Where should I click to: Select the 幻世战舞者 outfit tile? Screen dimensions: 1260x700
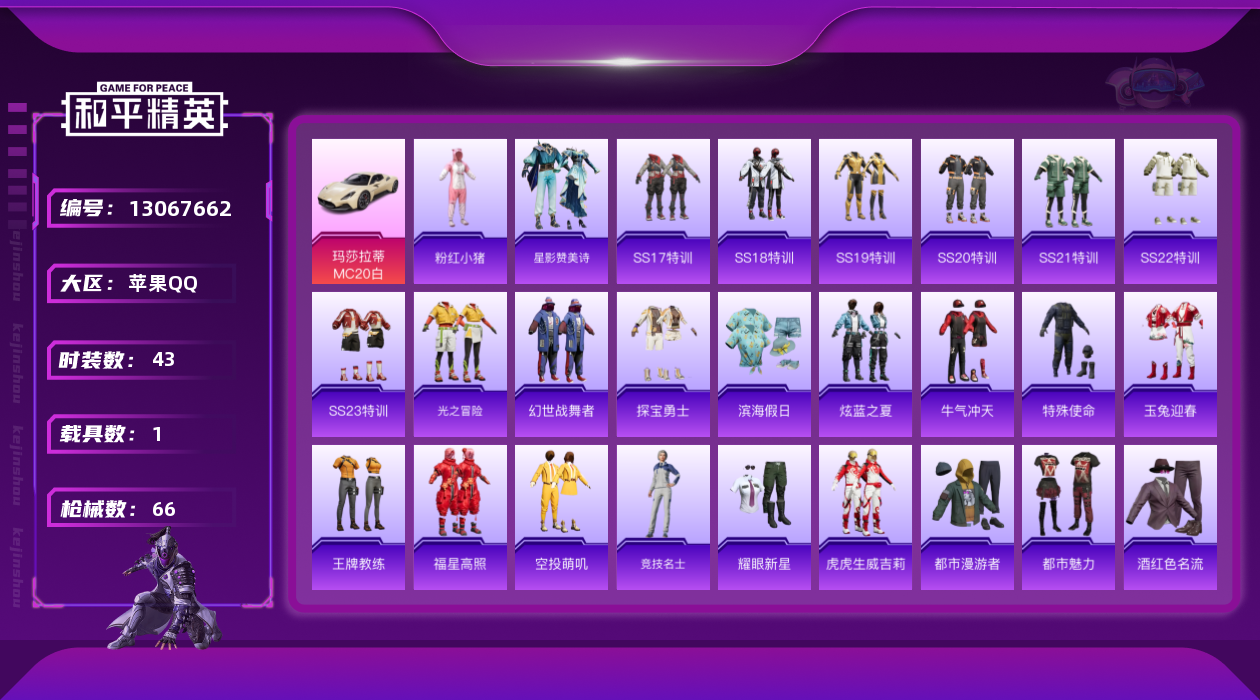tap(561, 364)
